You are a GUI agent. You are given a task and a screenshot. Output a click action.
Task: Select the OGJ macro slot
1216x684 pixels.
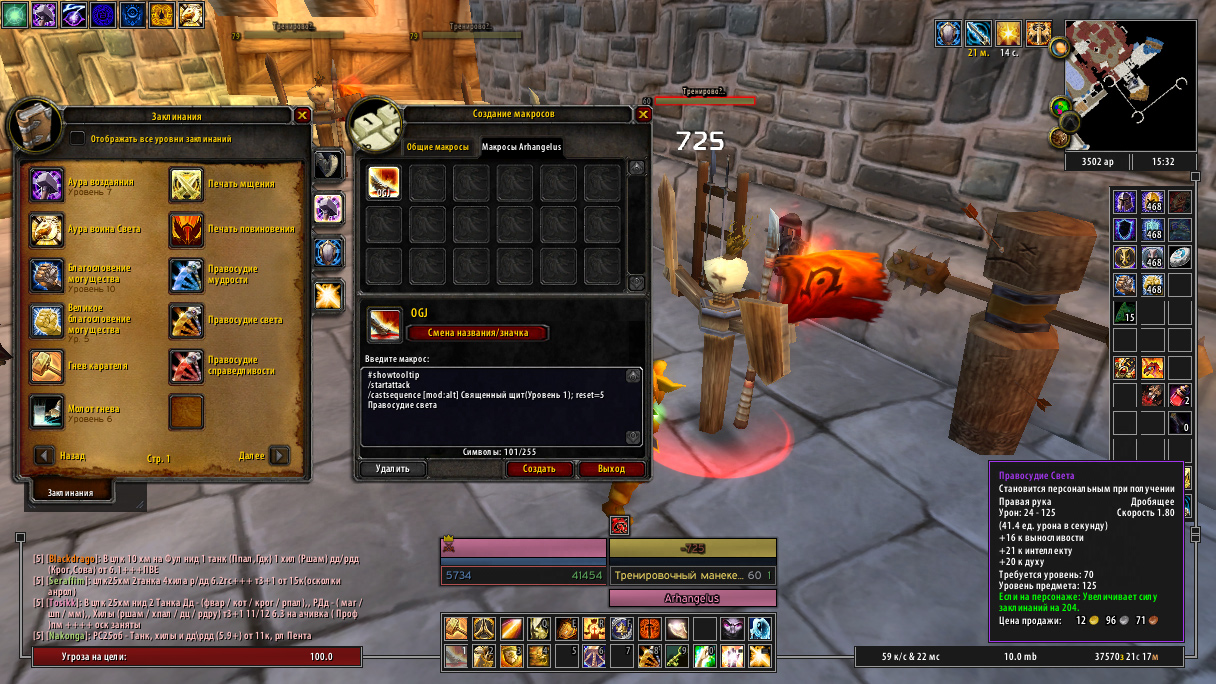point(384,183)
